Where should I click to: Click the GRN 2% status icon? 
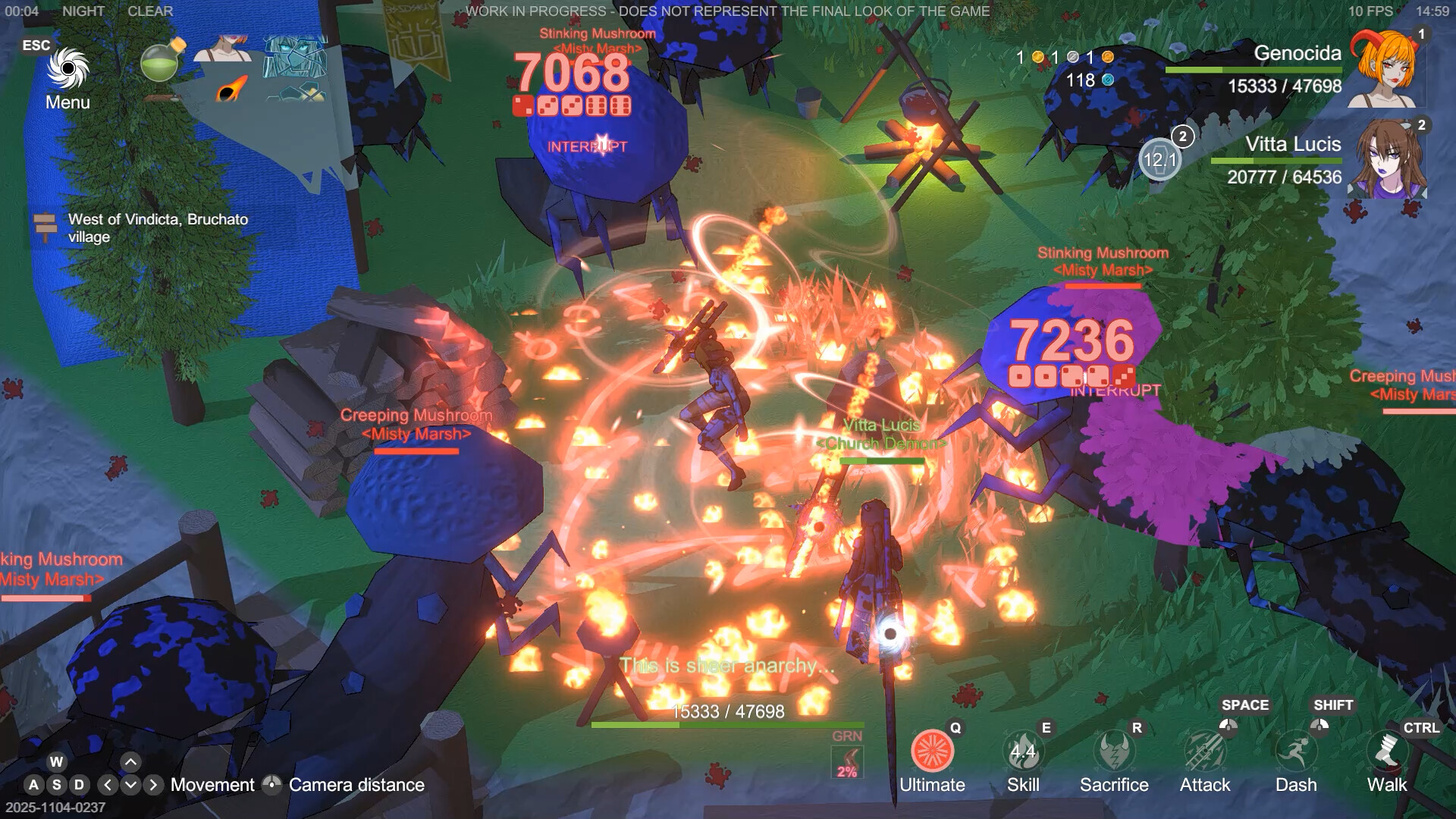[847, 762]
